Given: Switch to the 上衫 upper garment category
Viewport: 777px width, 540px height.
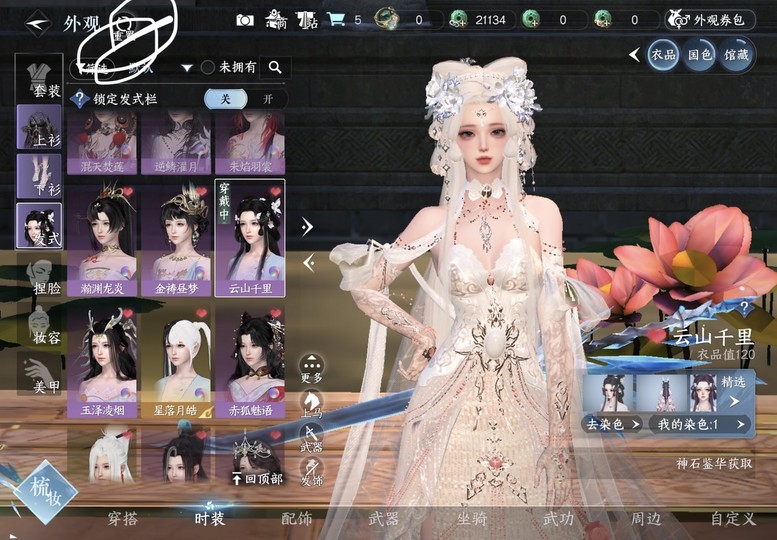Looking at the screenshot, I should (x=40, y=127).
